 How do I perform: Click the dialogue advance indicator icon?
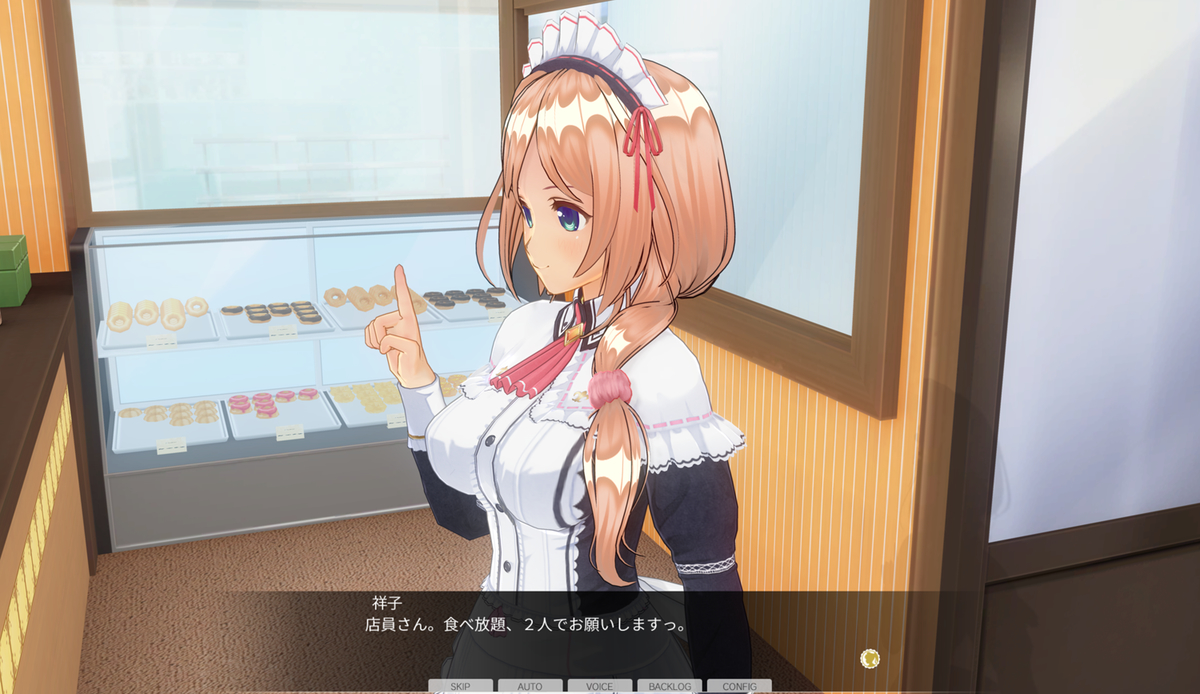(x=870, y=658)
